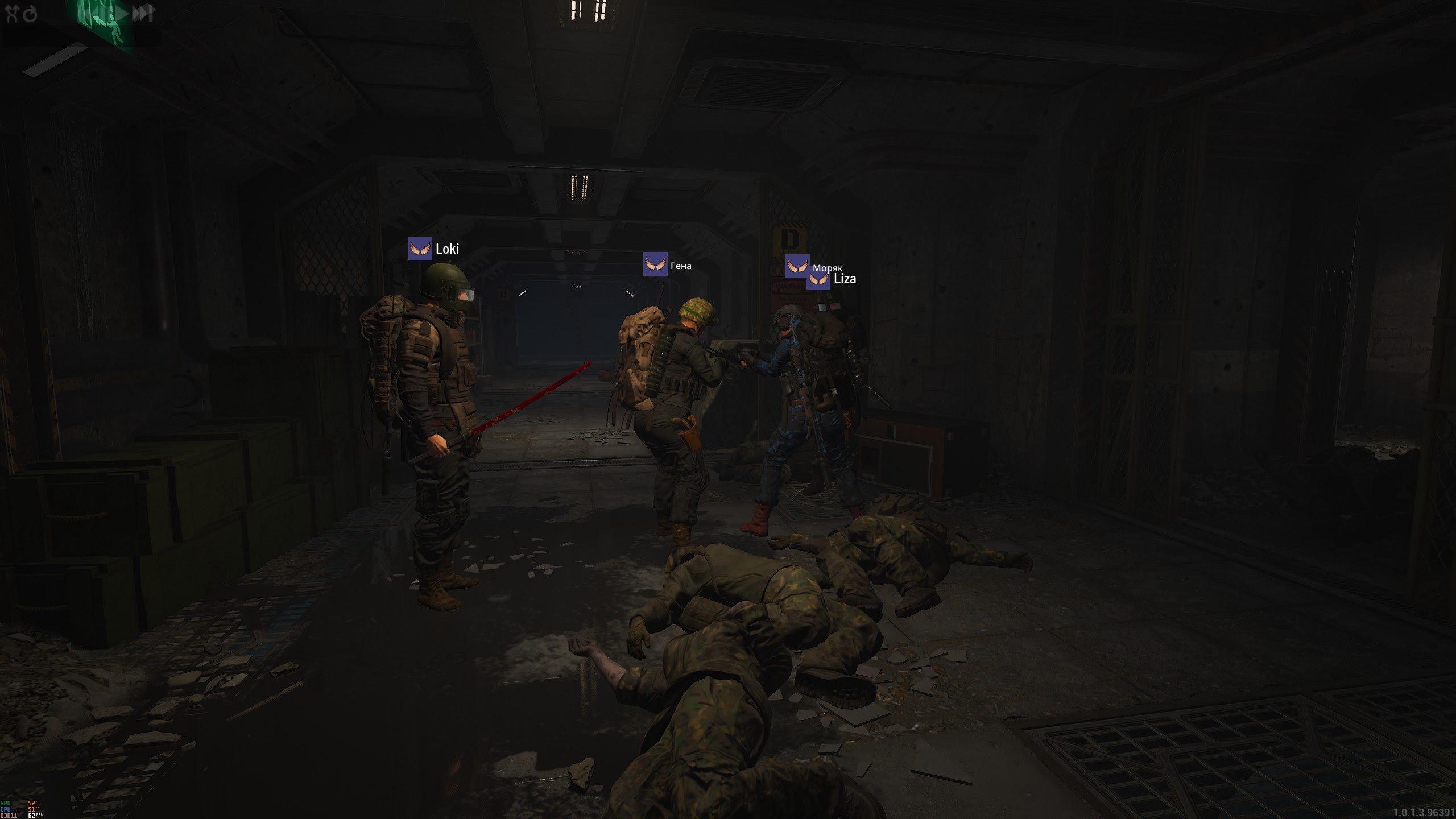
Task: Skip ahead with the double-arrow next button
Action: (143, 13)
